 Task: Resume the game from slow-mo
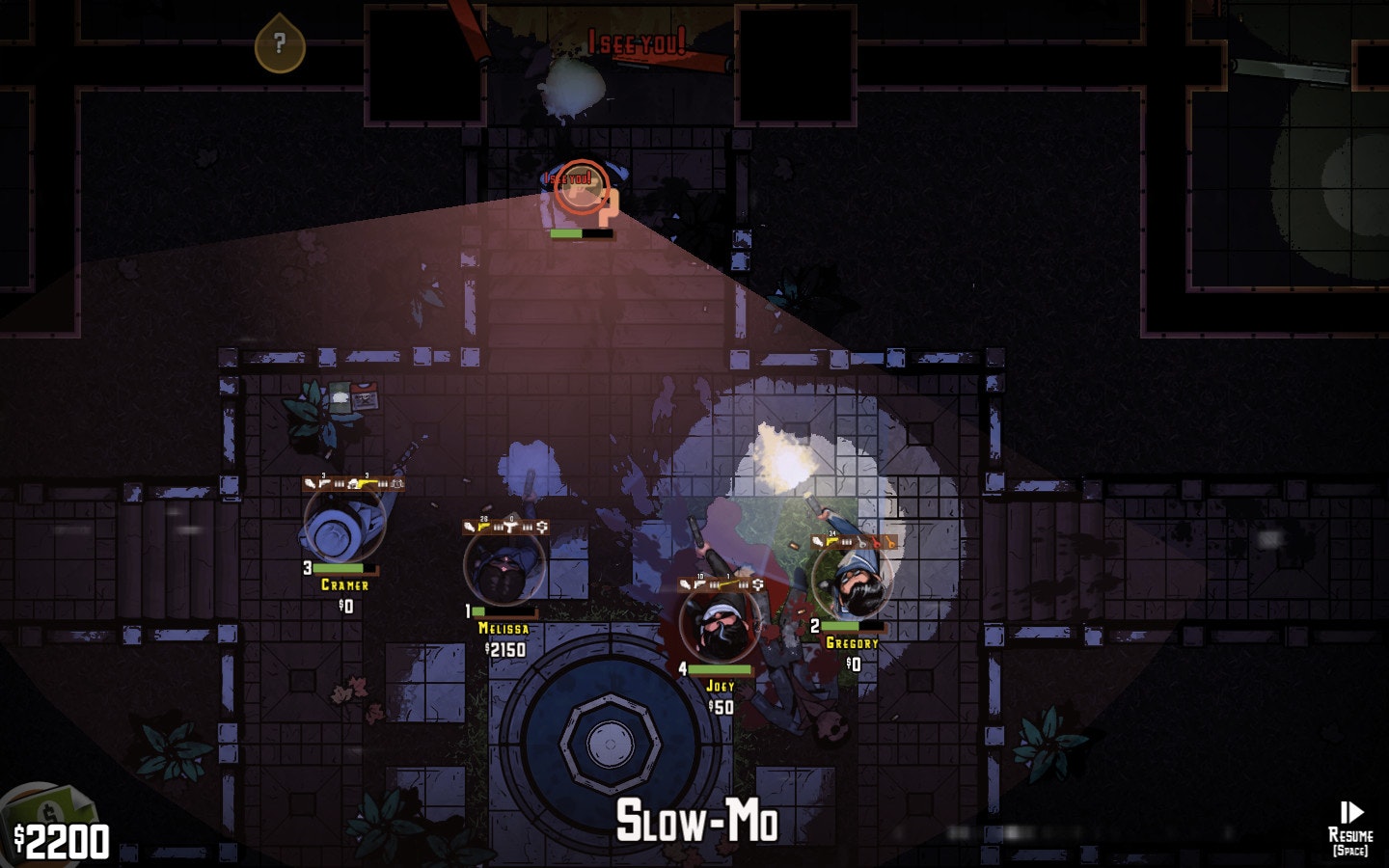coord(1350,826)
